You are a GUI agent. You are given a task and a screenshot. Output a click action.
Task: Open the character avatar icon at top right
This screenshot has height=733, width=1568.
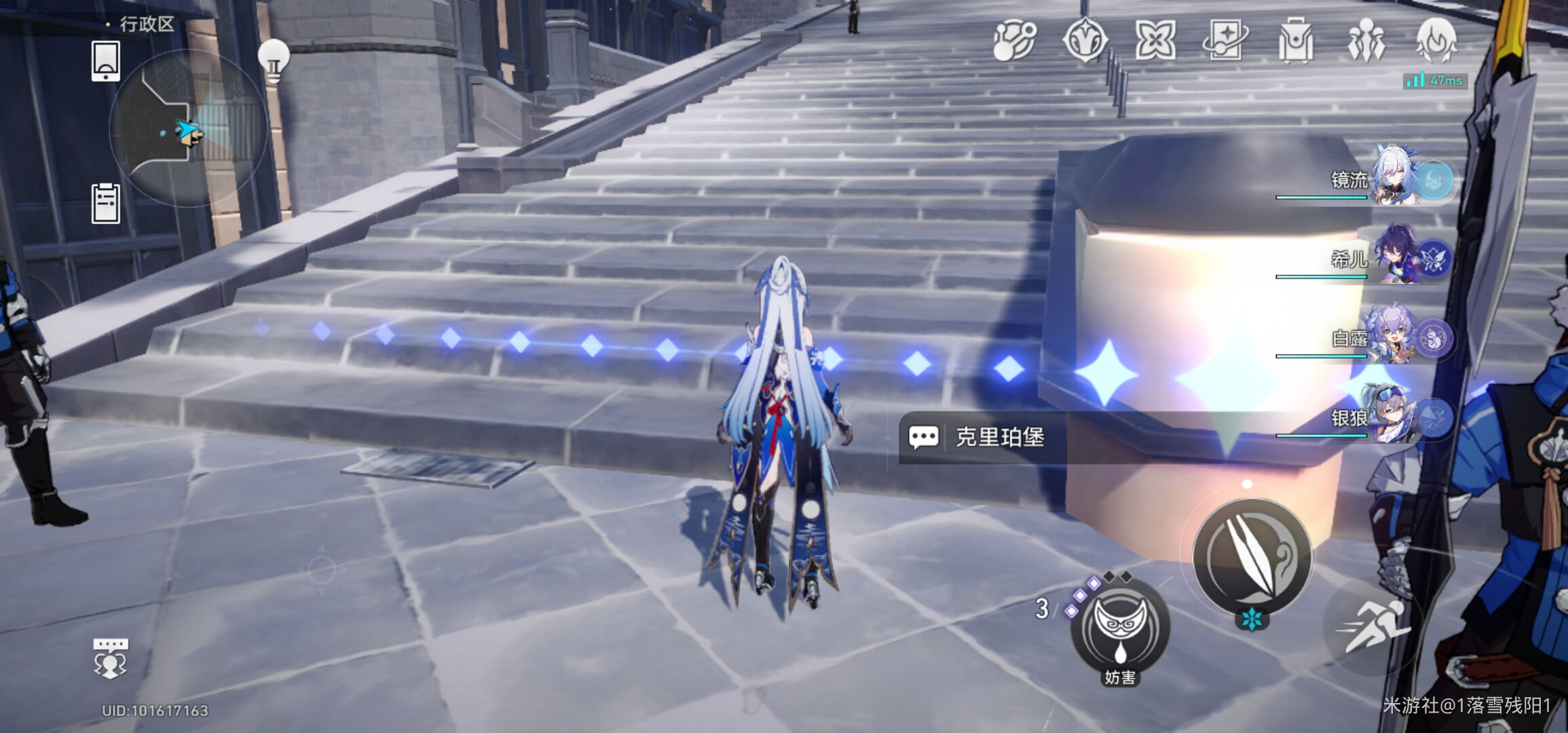click(1436, 40)
